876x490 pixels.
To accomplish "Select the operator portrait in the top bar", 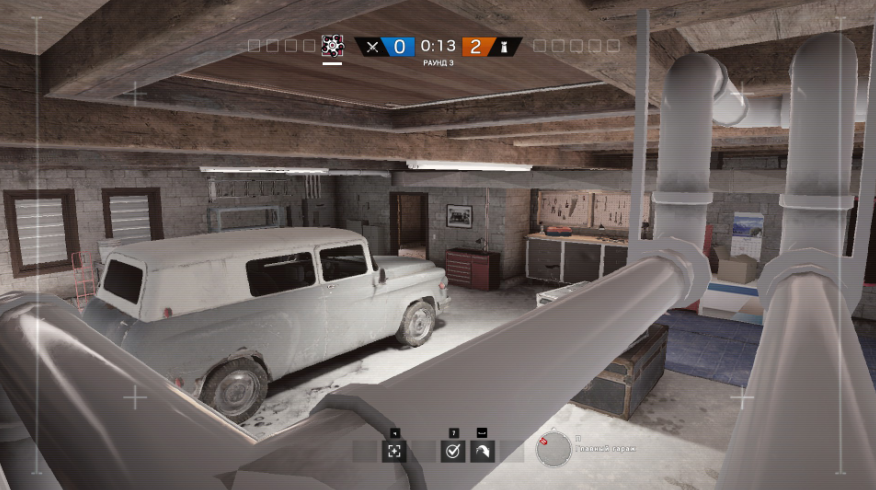I will (x=332, y=45).
